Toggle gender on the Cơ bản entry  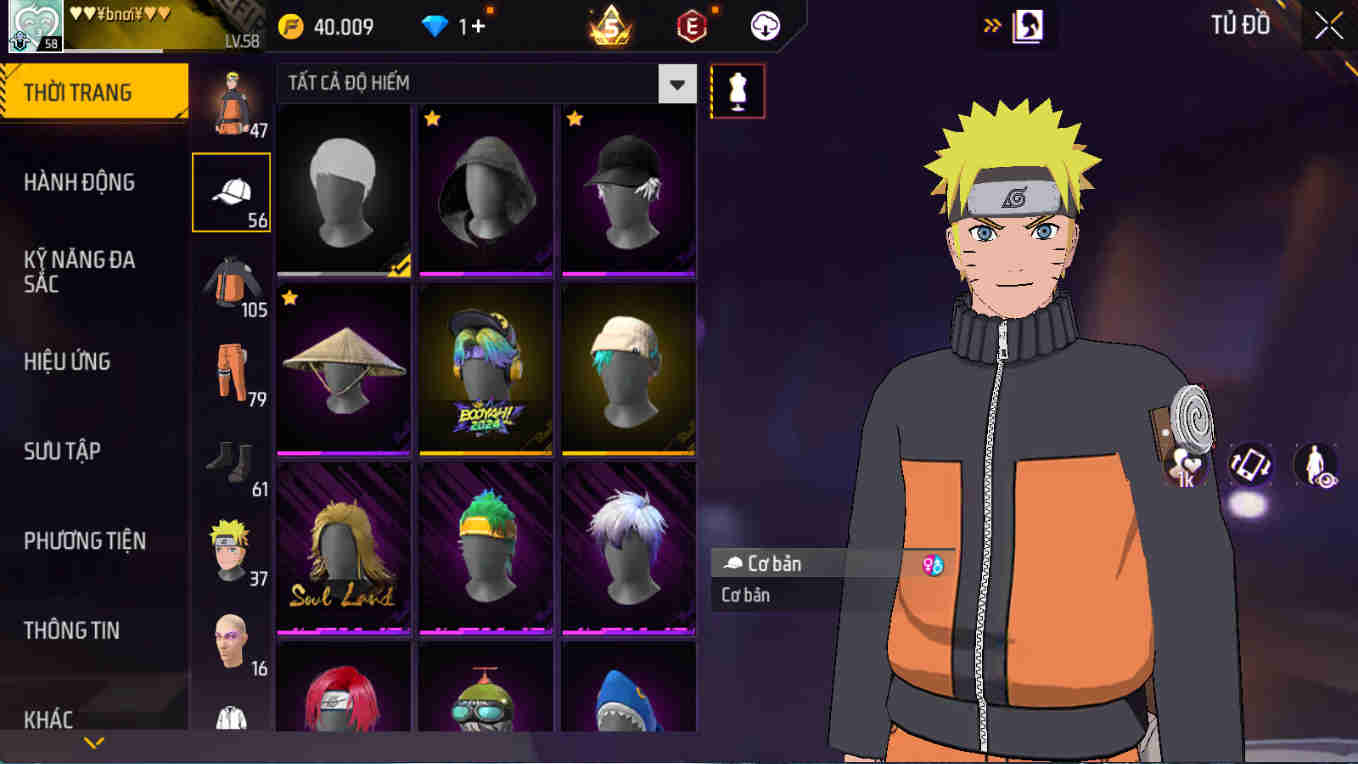point(934,563)
